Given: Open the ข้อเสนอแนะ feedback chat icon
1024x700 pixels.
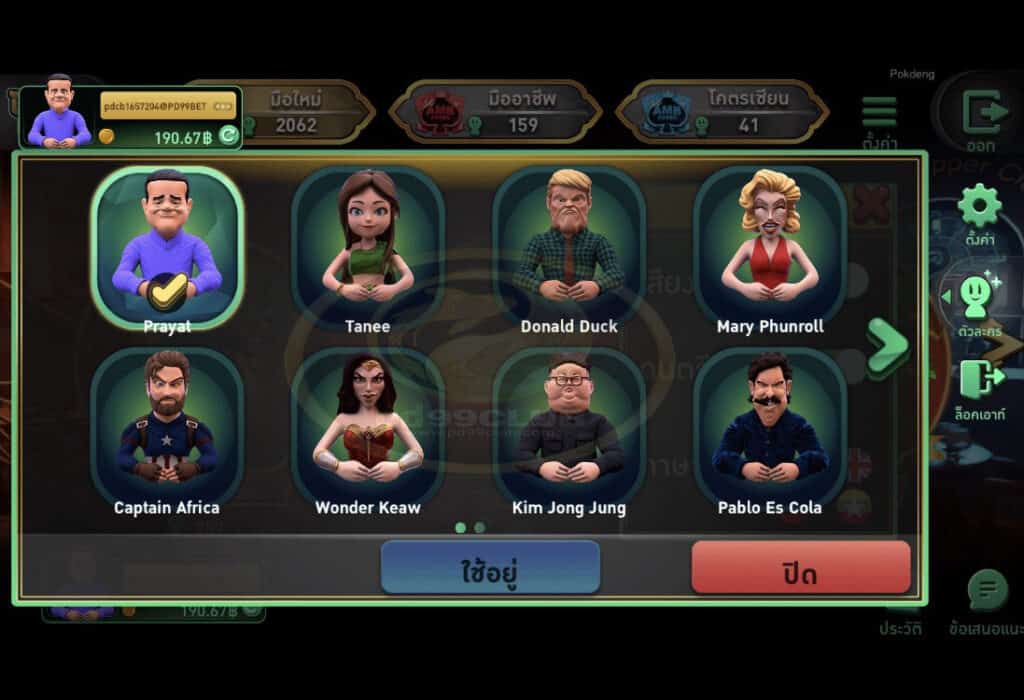Looking at the screenshot, I should pos(987,592).
